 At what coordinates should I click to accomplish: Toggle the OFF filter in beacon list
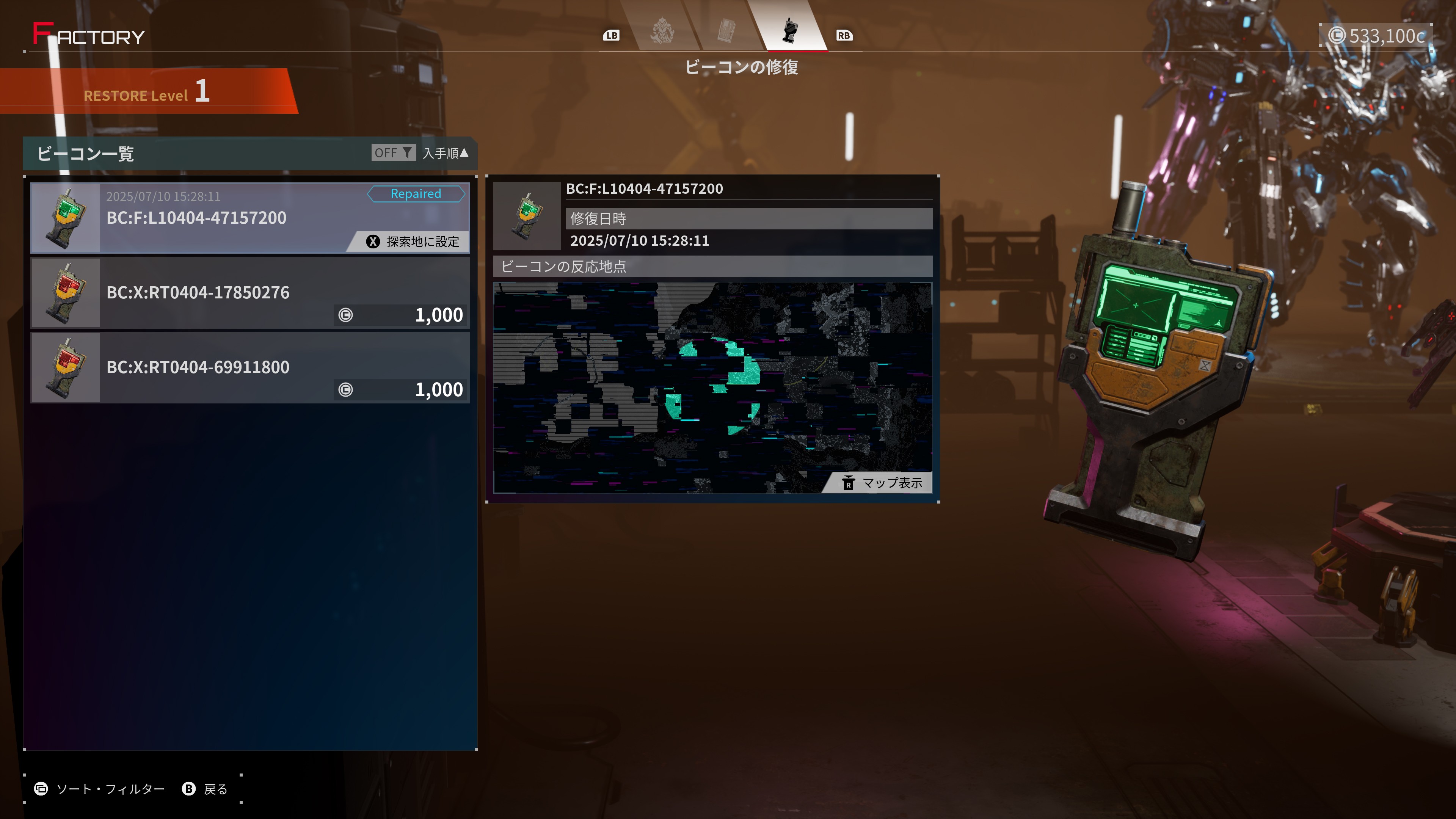393,152
